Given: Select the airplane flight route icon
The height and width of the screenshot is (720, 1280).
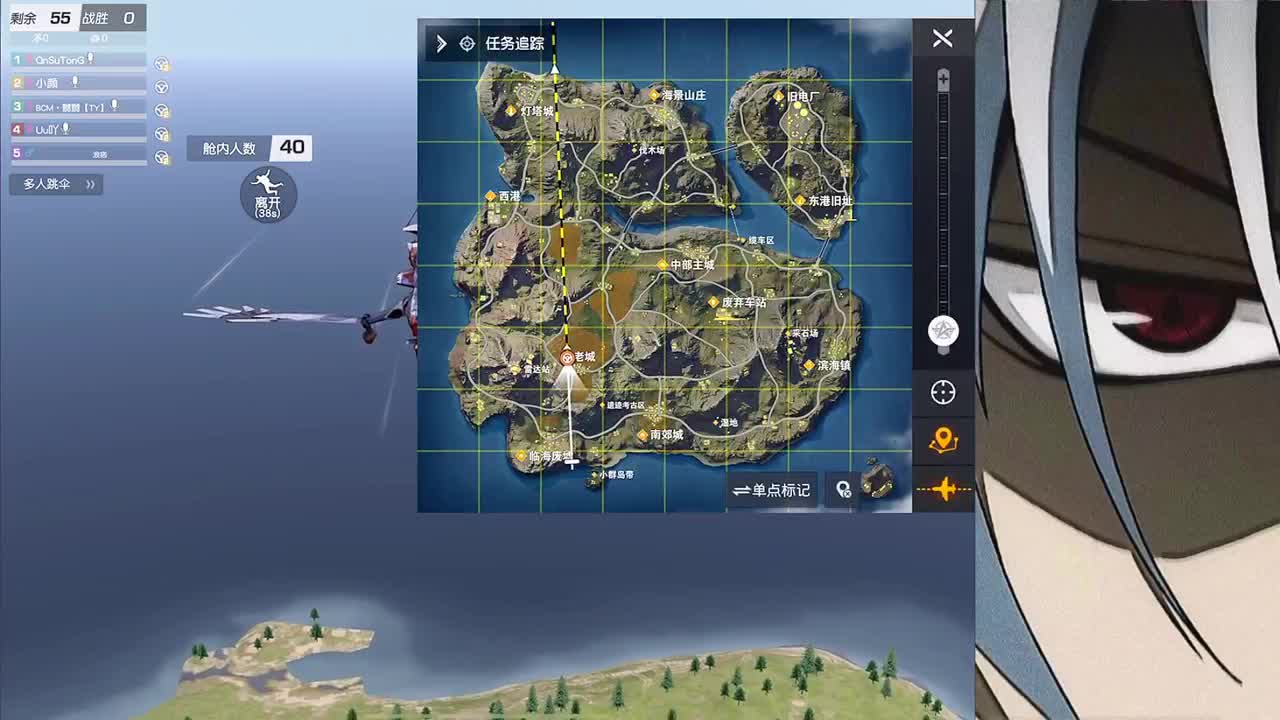Looking at the screenshot, I should click(x=943, y=489).
